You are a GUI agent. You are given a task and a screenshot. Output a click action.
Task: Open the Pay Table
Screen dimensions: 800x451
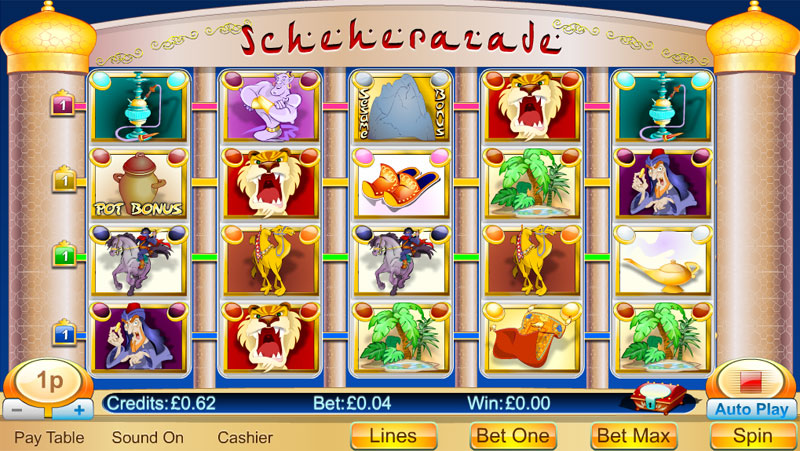48,437
